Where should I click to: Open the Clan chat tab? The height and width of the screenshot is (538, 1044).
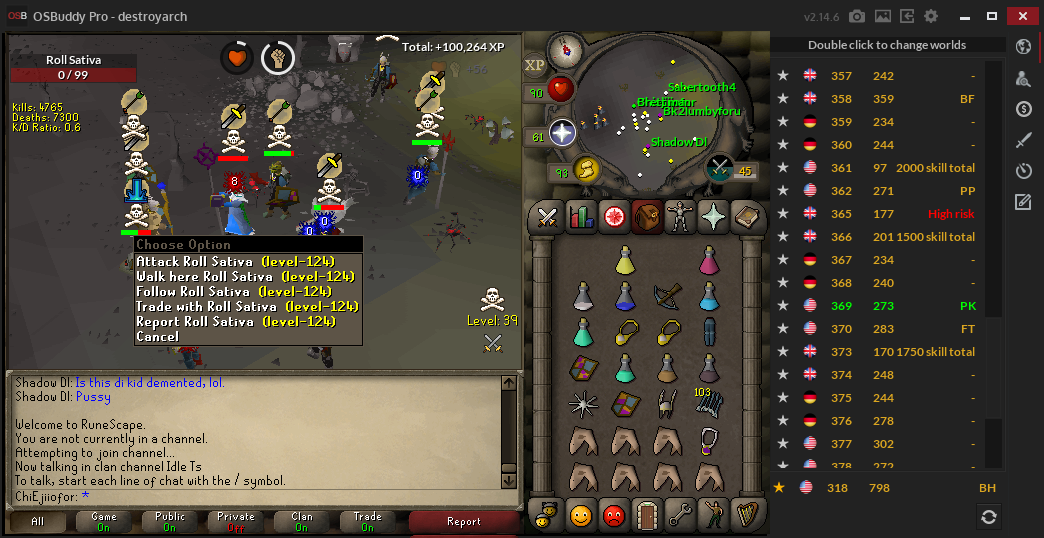click(301, 521)
